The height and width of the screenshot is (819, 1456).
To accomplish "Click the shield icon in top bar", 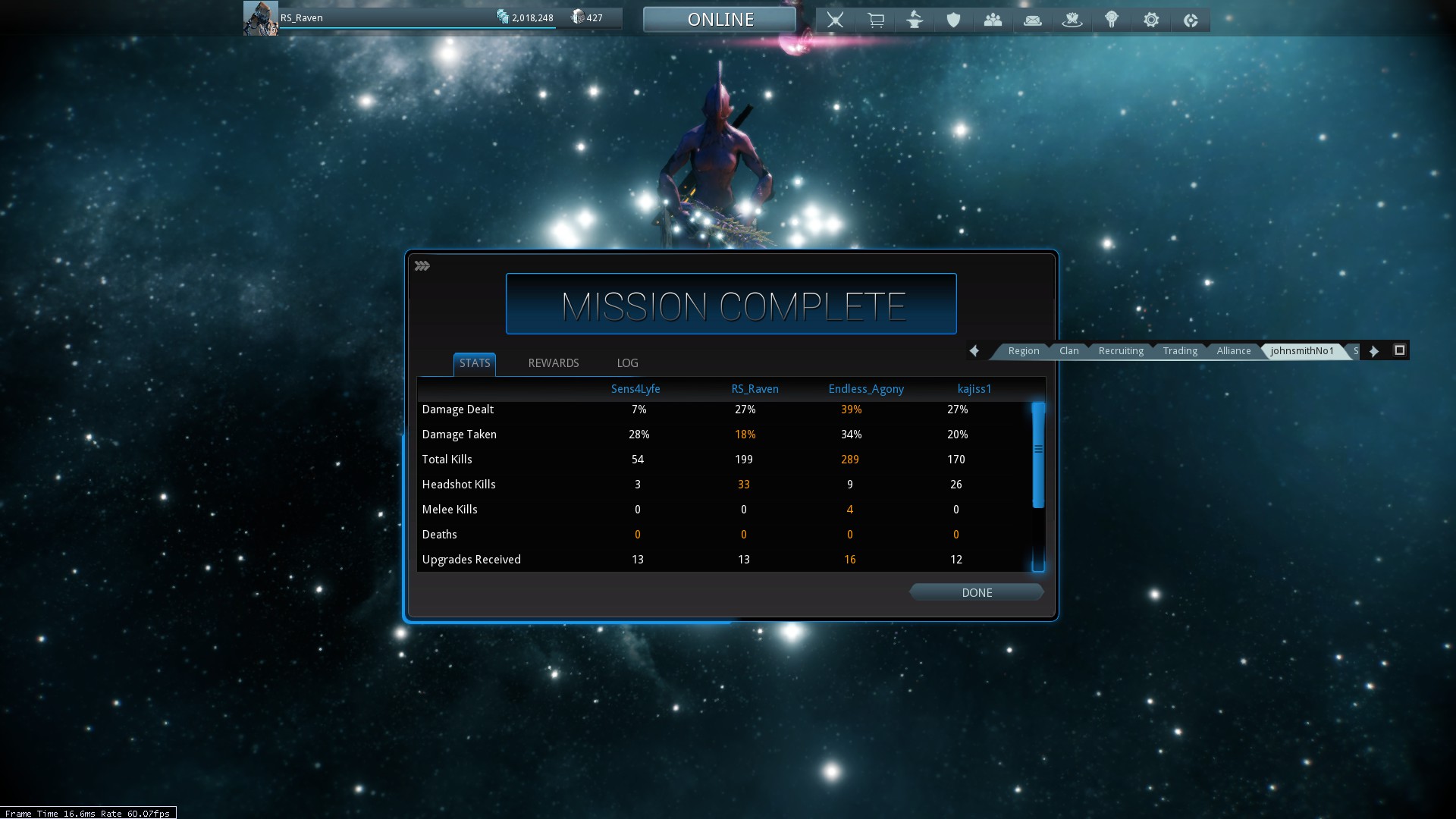I will [x=953, y=20].
